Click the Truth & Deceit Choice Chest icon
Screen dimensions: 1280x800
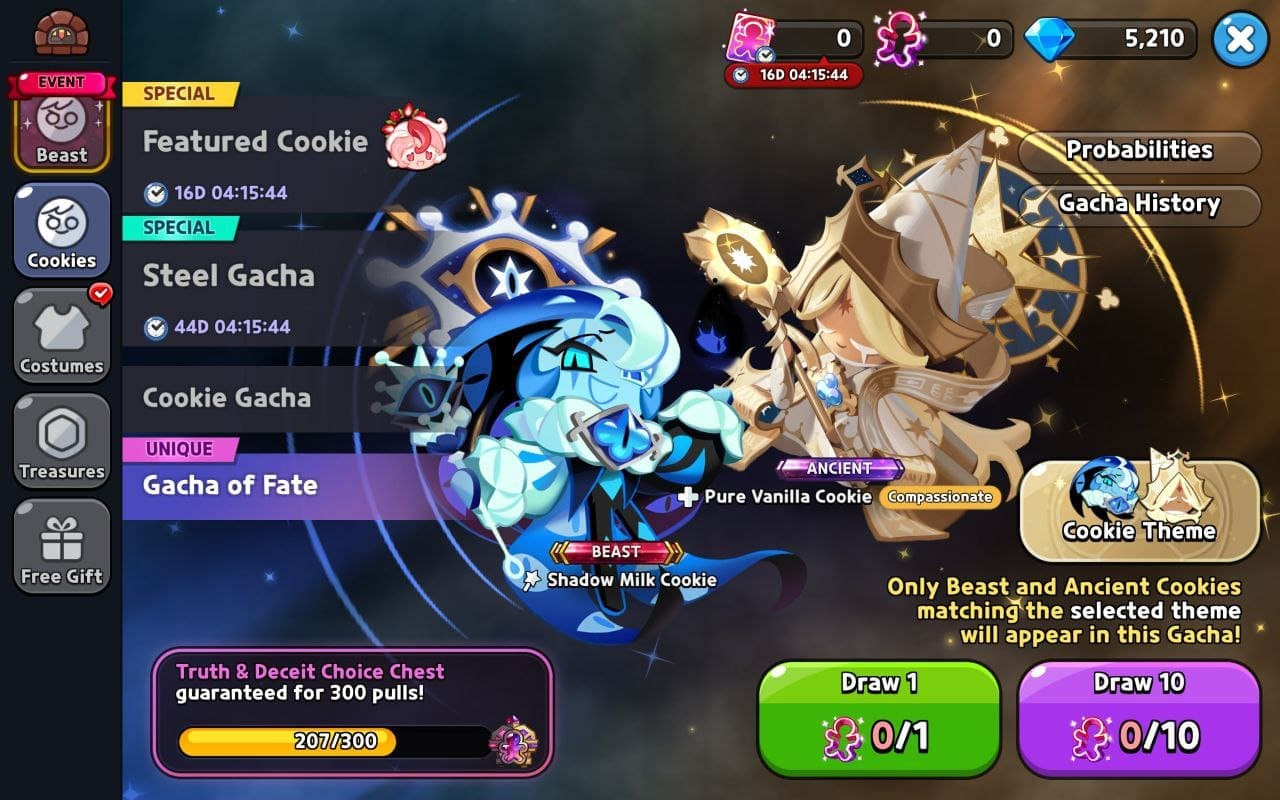tap(513, 741)
